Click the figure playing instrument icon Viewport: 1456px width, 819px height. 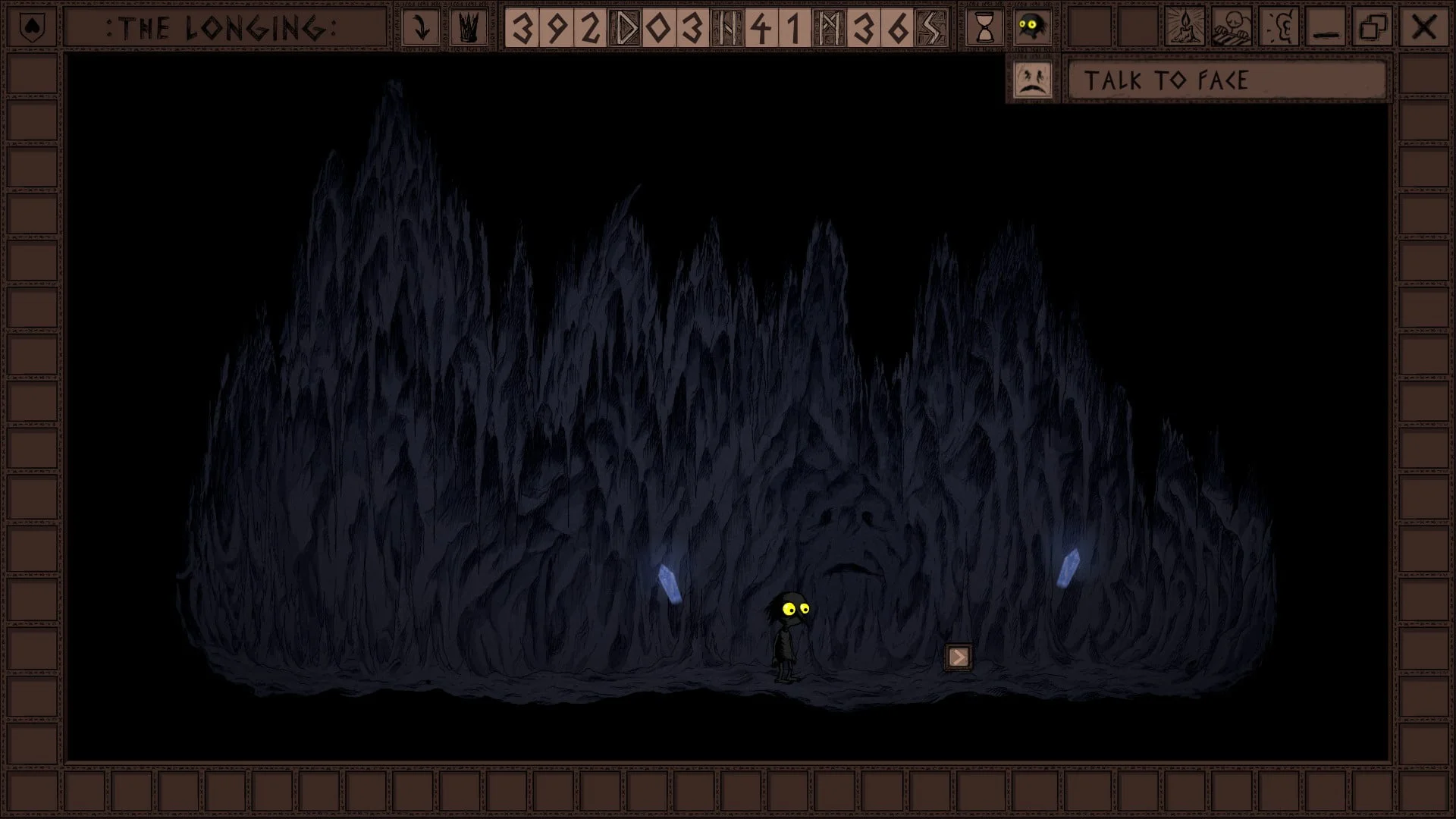1232,29
